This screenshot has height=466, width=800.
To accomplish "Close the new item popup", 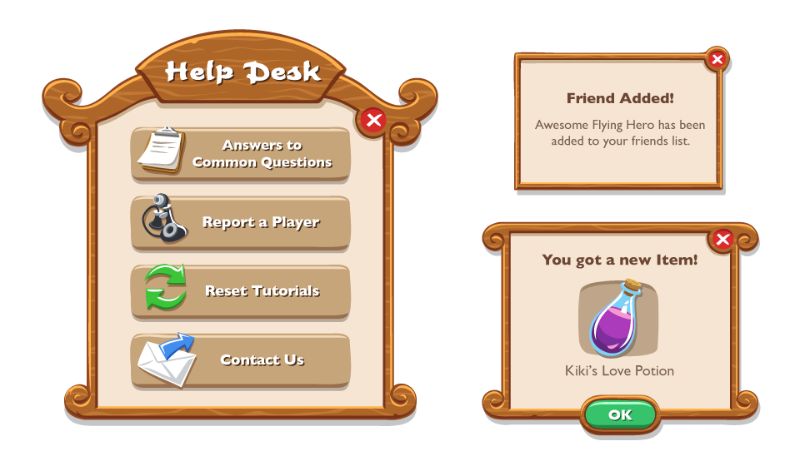I will (x=722, y=238).
